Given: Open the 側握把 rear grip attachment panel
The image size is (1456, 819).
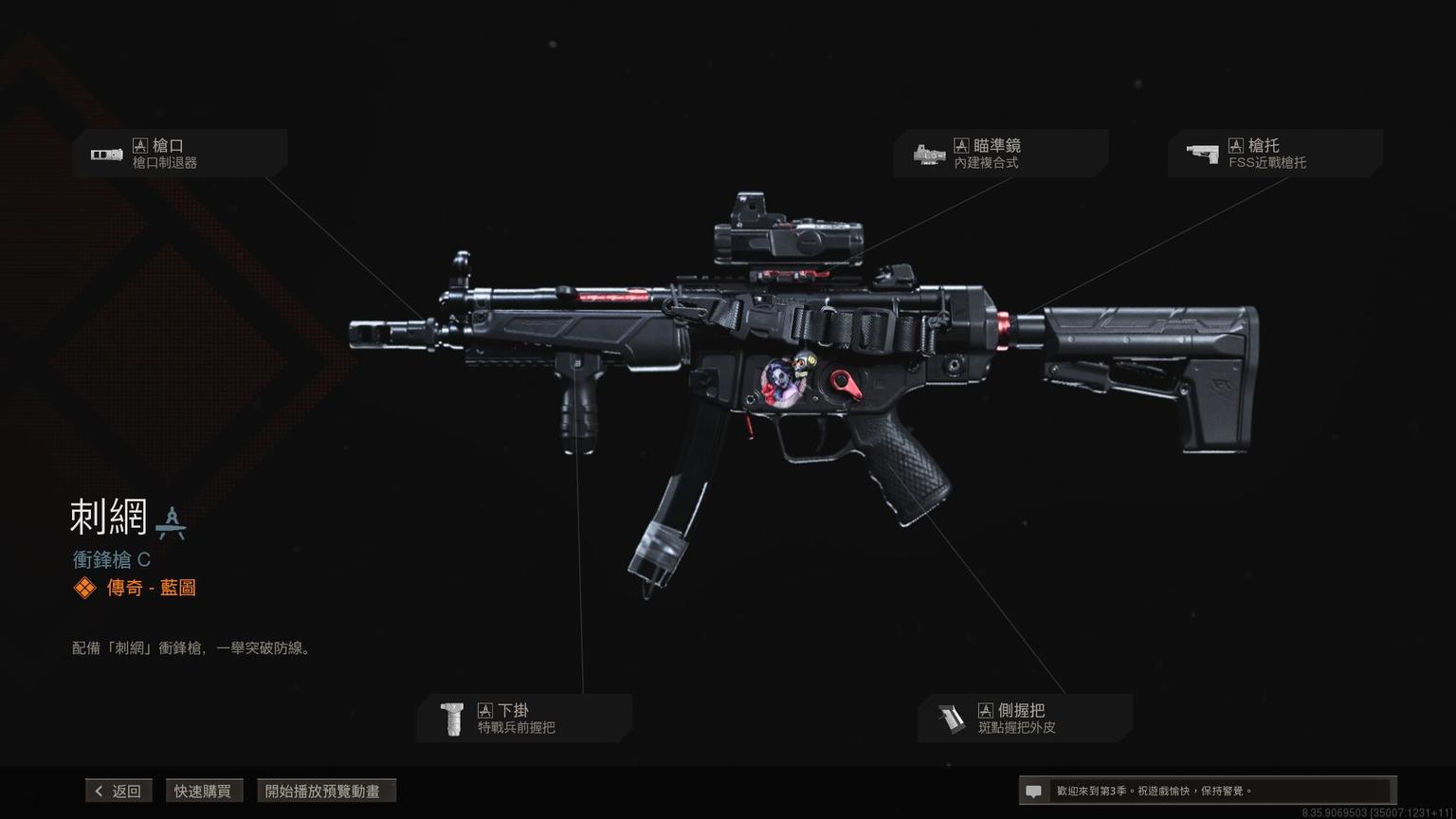Looking at the screenshot, I should [x=1025, y=719].
